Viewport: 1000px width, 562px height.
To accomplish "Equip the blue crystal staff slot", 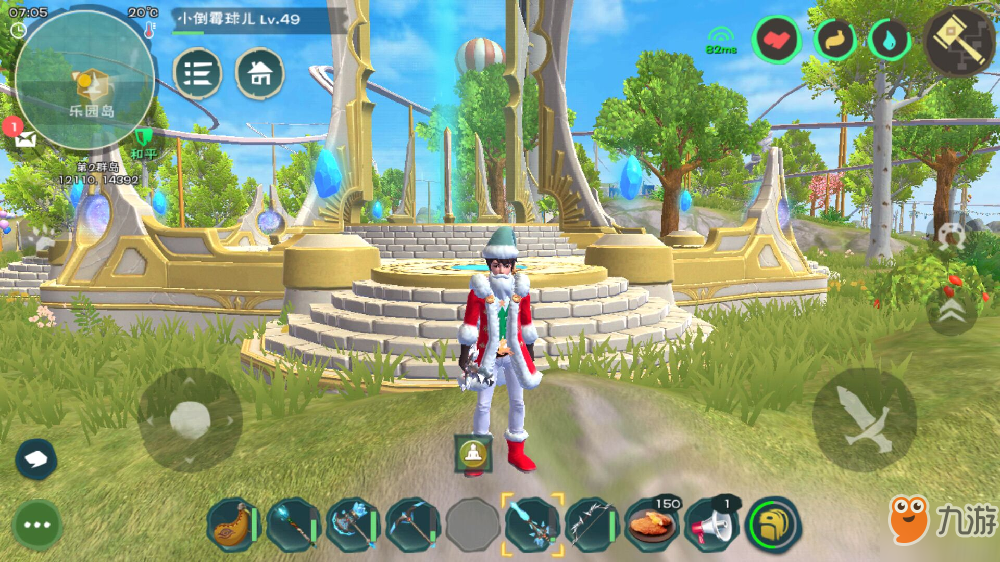I will coord(293,524).
